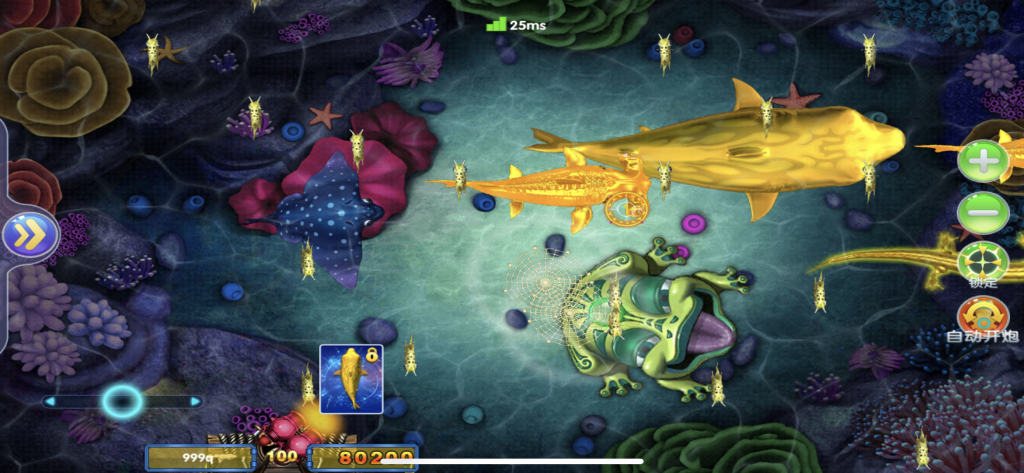1024x473 pixels.
Task: Click the glowing cyan ring slider handle
Action: (122, 402)
